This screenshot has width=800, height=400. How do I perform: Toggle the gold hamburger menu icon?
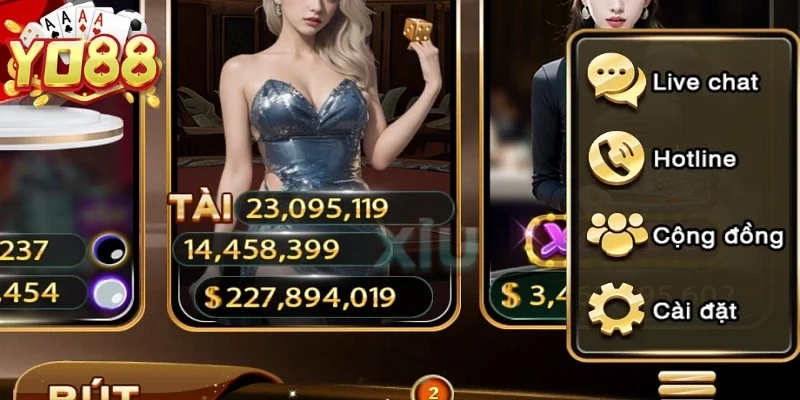[x=687, y=384]
